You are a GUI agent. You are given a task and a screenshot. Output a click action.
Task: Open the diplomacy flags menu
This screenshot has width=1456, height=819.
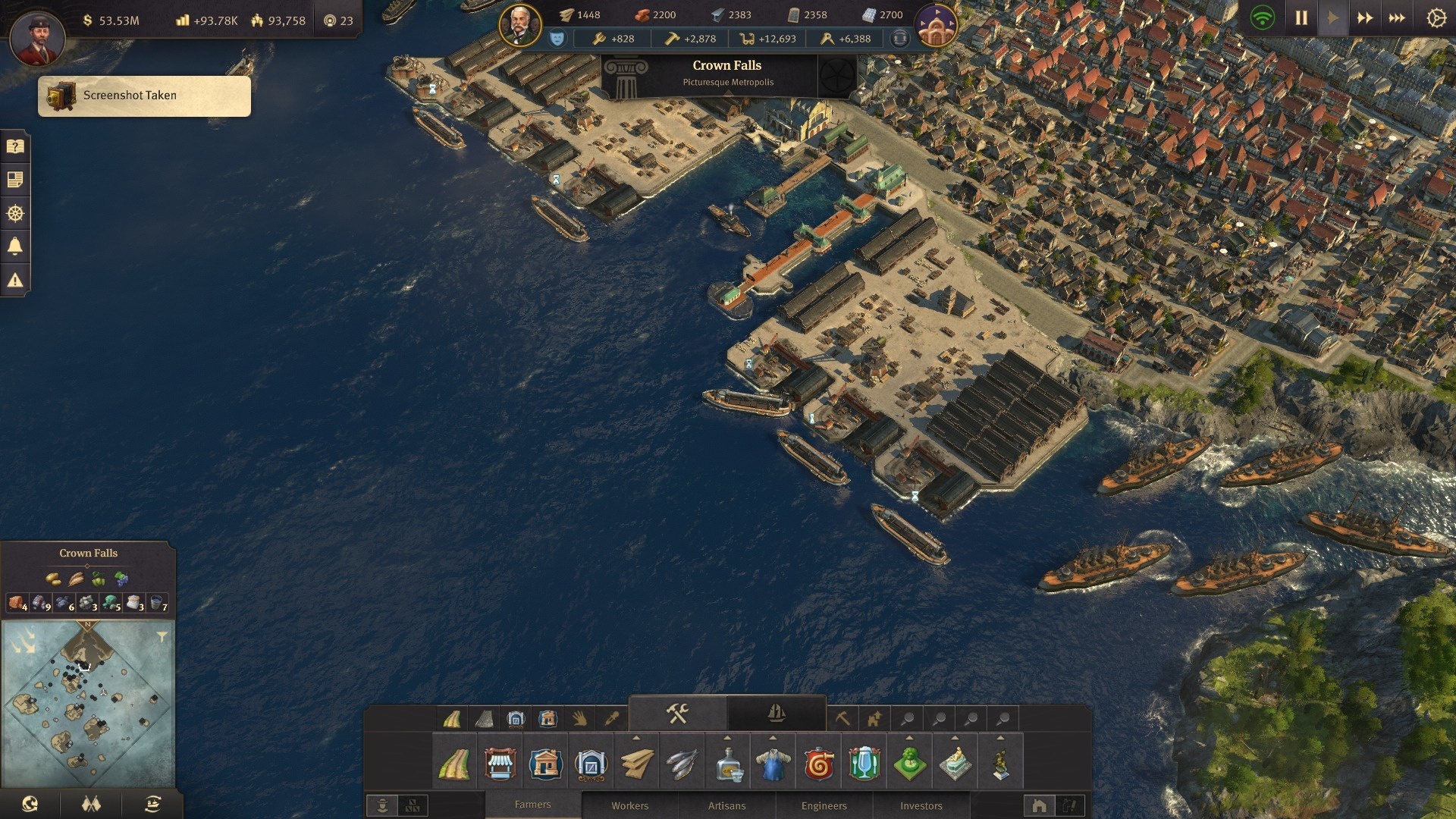click(x=91, y=804)
